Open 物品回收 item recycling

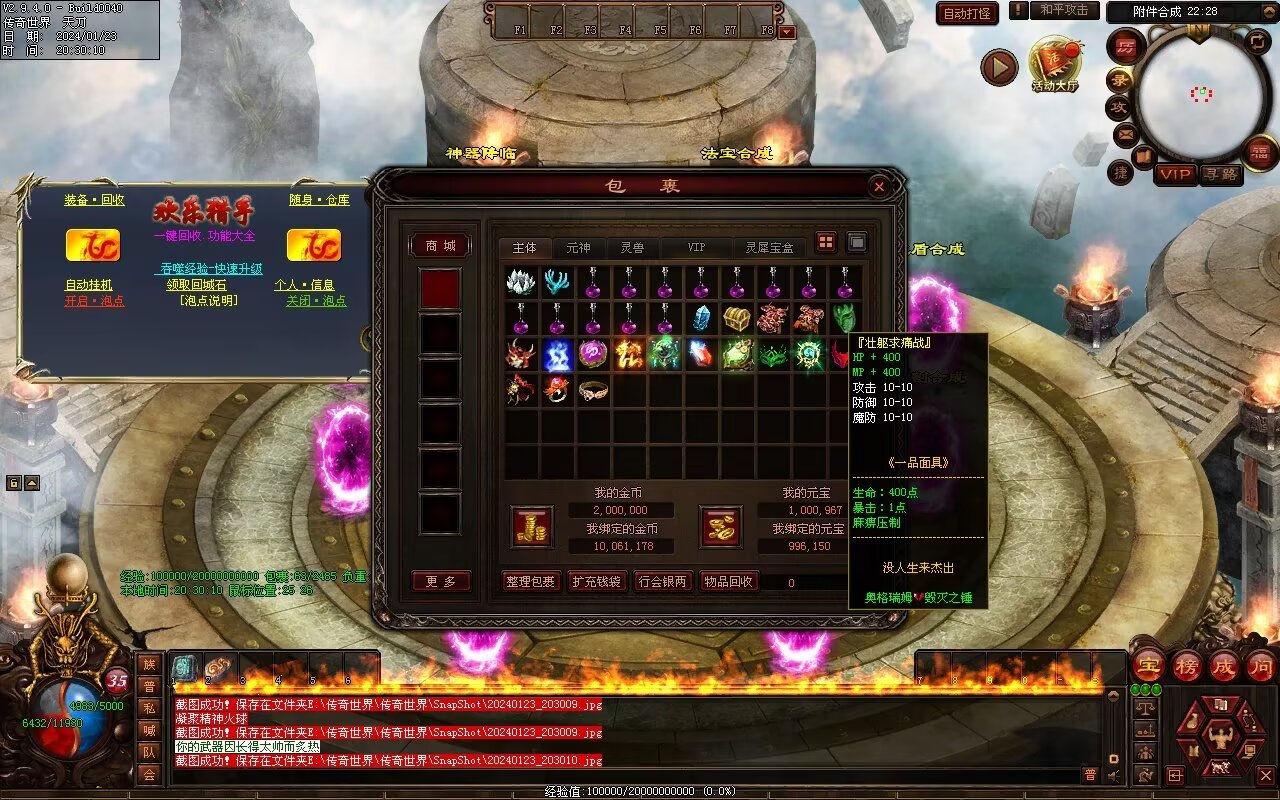point(728,582)
